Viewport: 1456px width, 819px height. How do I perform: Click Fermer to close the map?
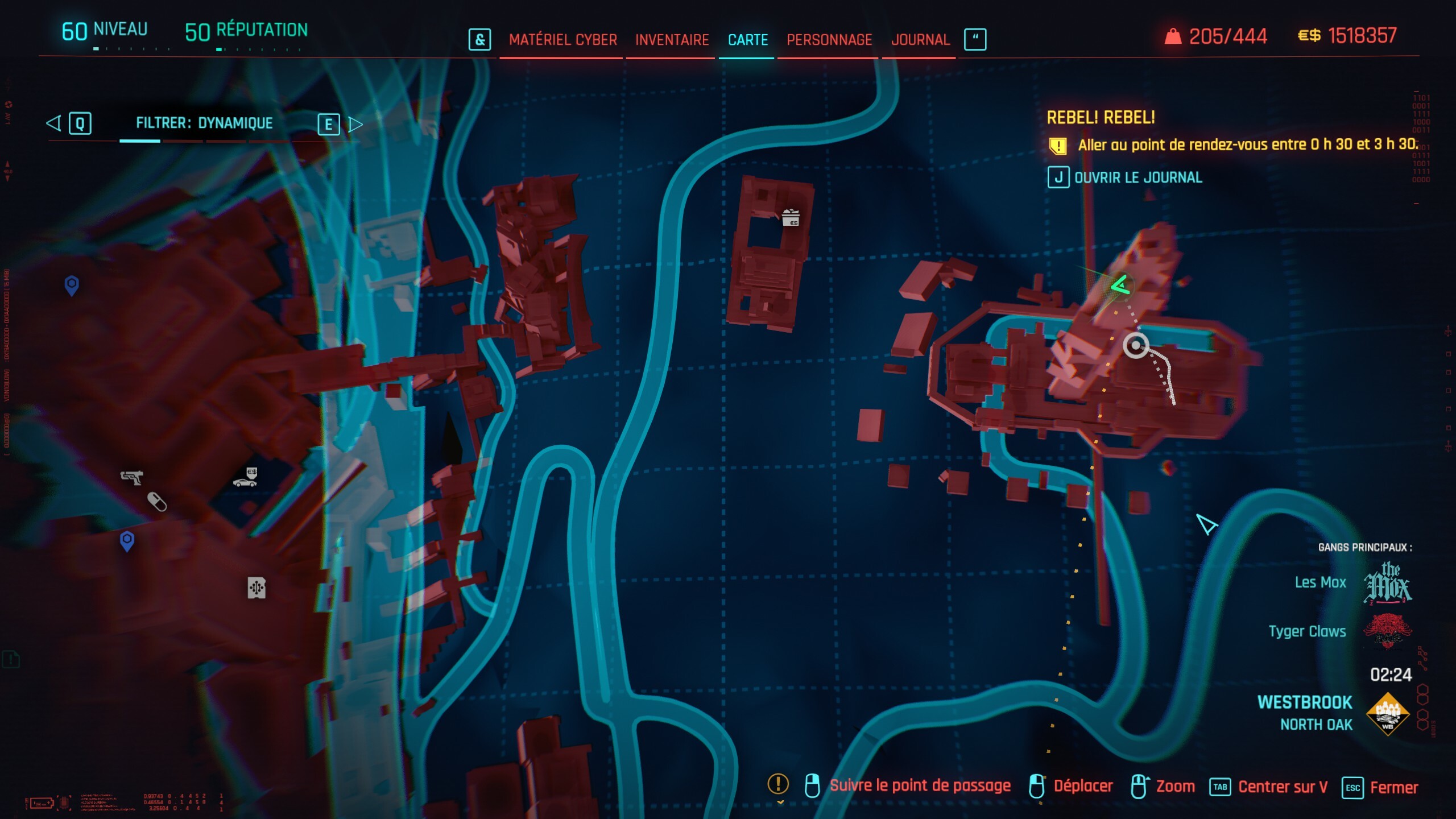(1381, 788)
